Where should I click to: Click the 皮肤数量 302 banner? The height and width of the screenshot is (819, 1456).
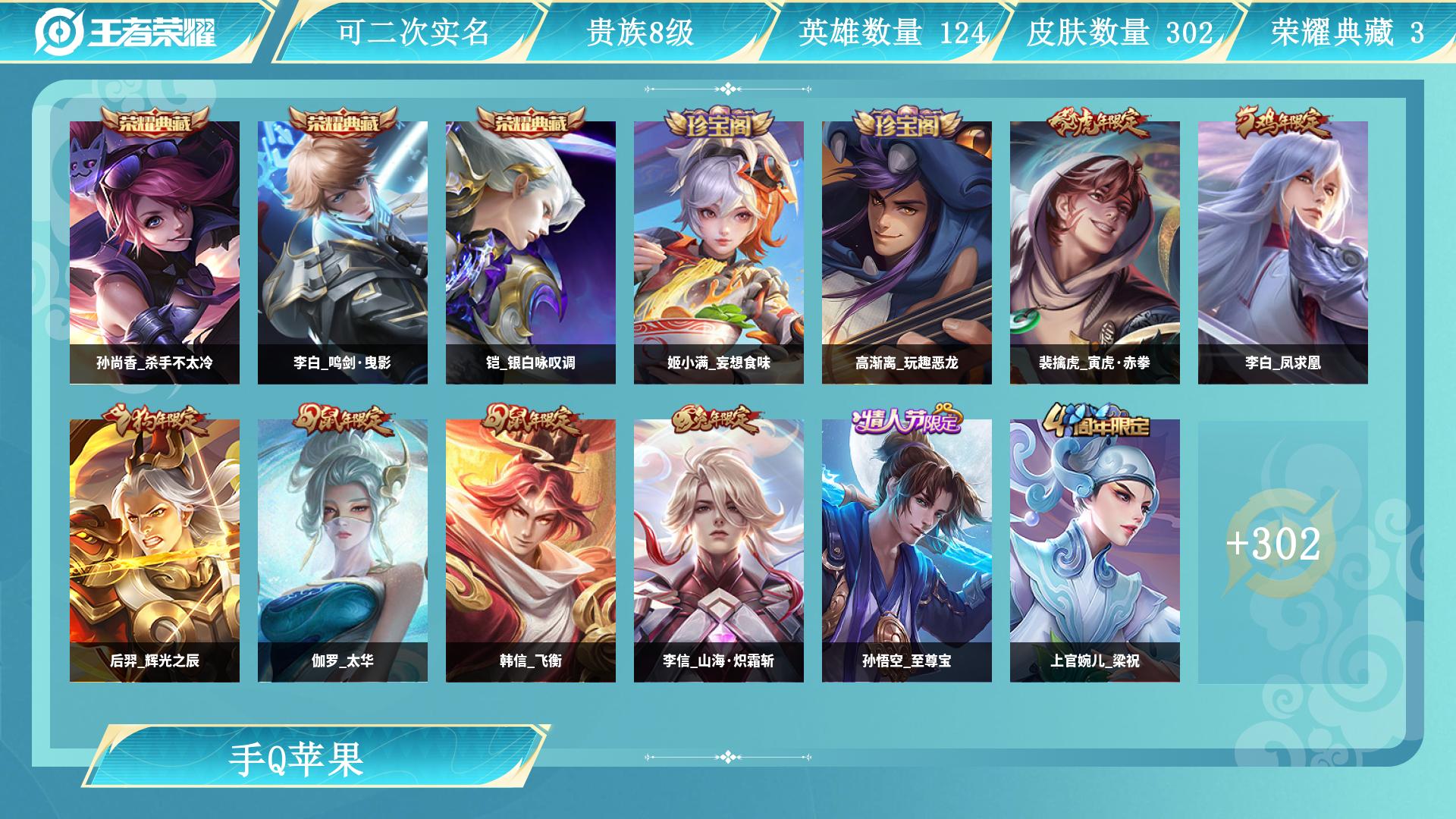click(1119, 33)
